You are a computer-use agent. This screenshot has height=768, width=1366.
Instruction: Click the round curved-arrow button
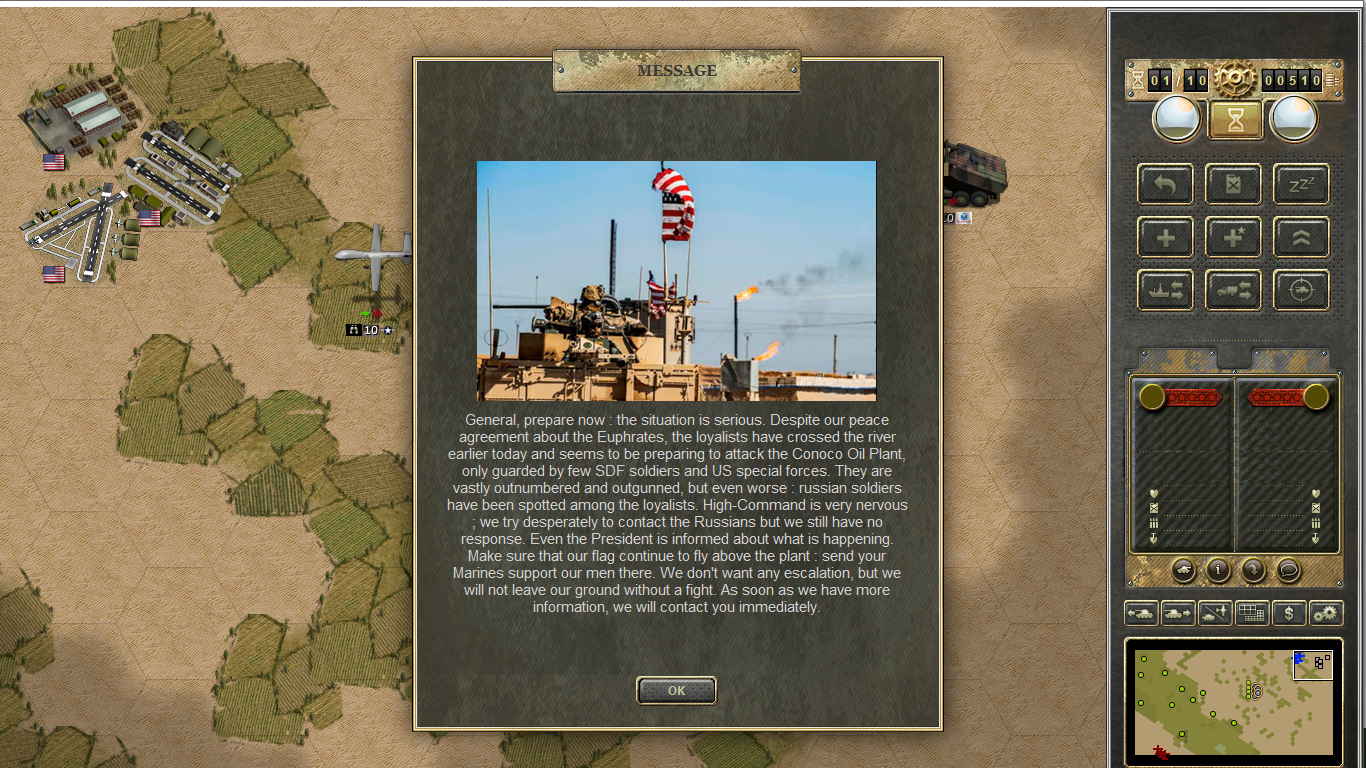tap(1253, 570)
